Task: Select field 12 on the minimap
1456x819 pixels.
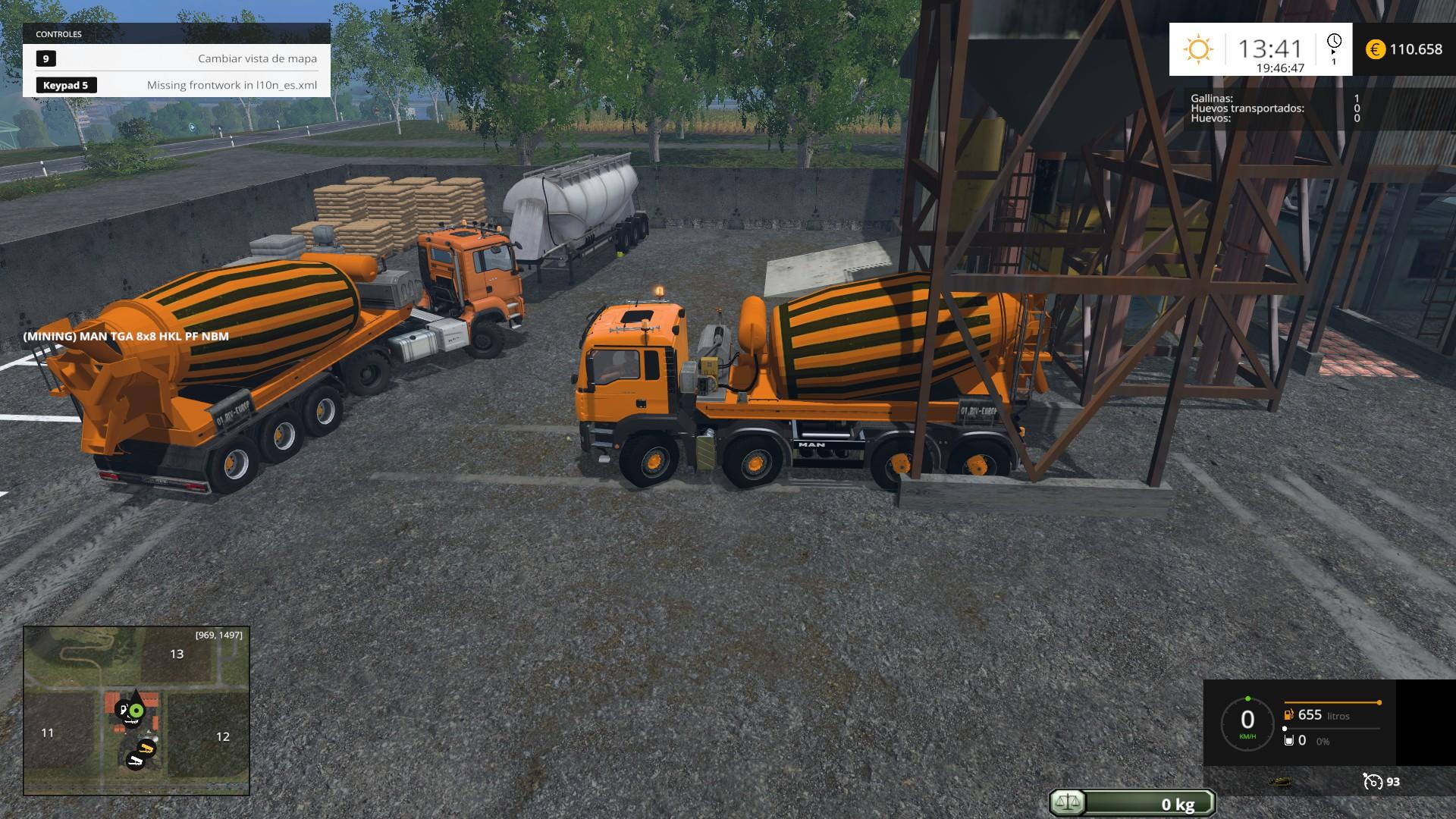Action: (x=222, y=736)
